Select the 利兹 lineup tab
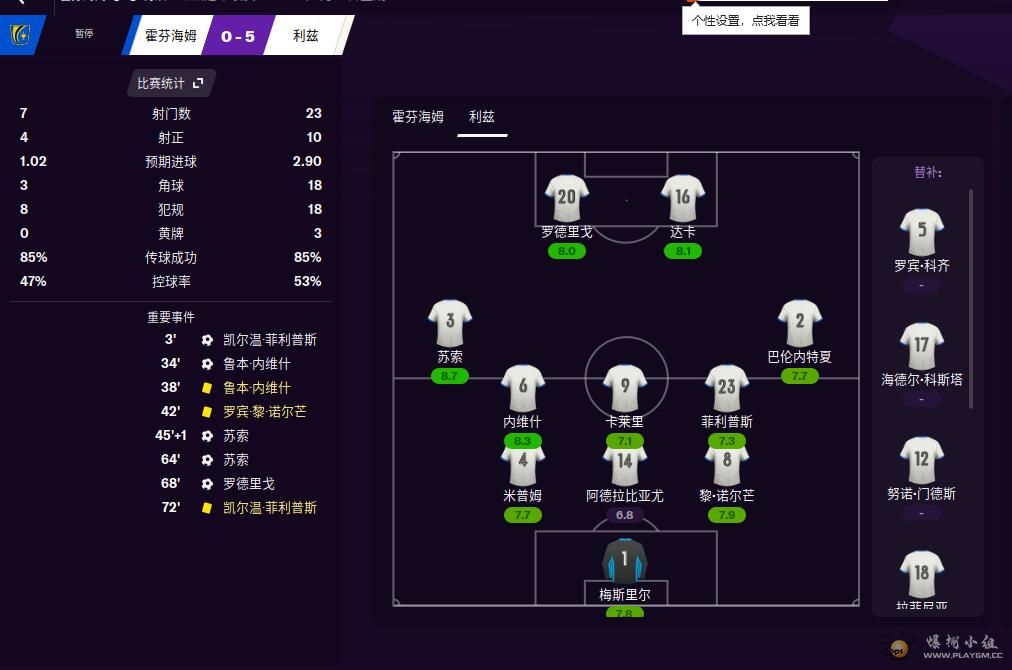 point(482,117)
